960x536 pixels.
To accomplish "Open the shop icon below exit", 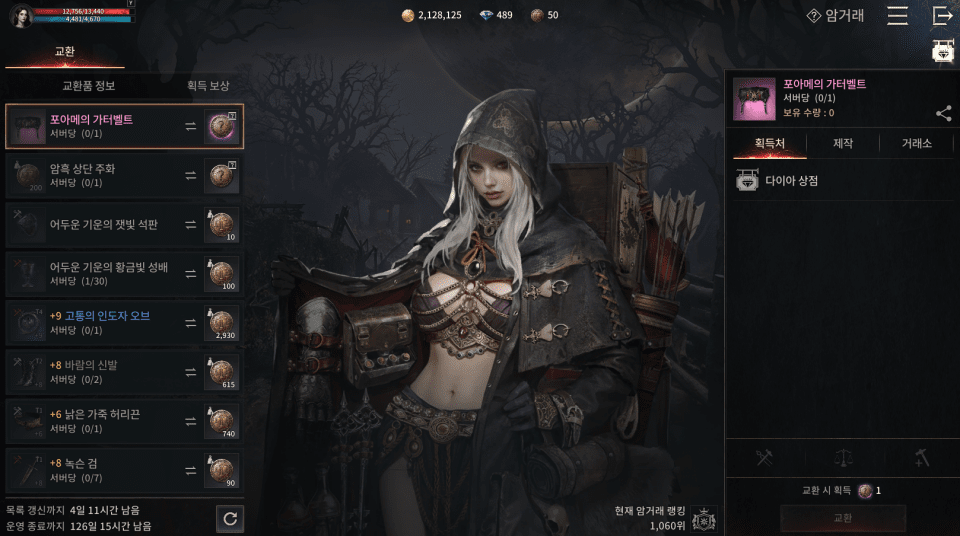I will coord(942,52).
